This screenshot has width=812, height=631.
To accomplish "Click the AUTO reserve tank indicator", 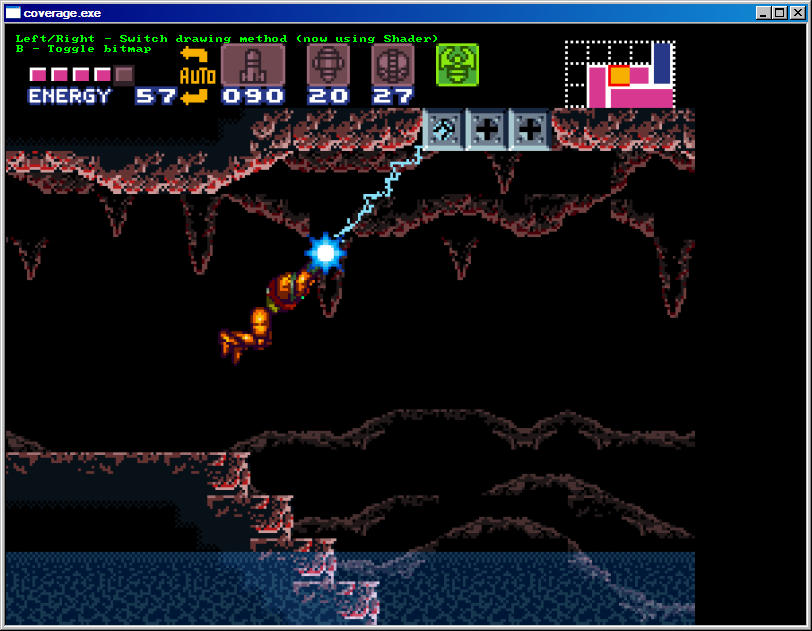I will pos(194,75).
